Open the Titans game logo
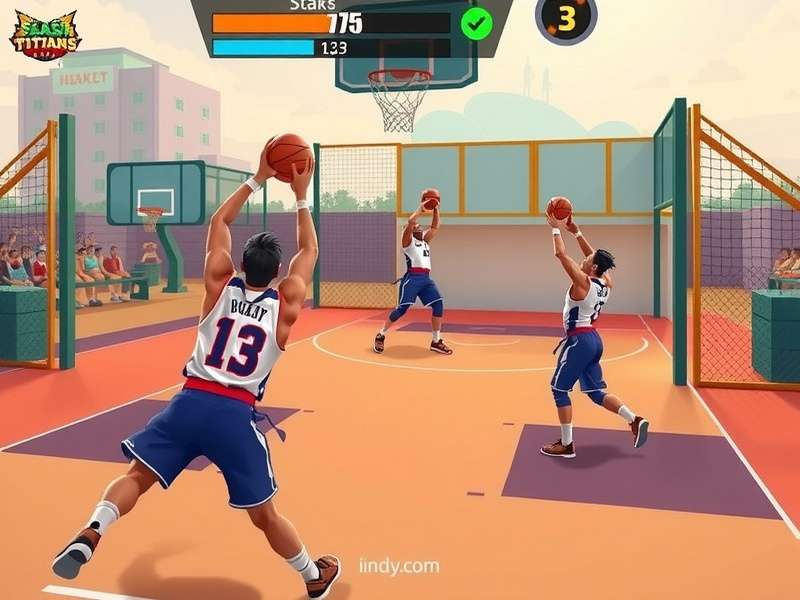 click(x=44, y=34)
